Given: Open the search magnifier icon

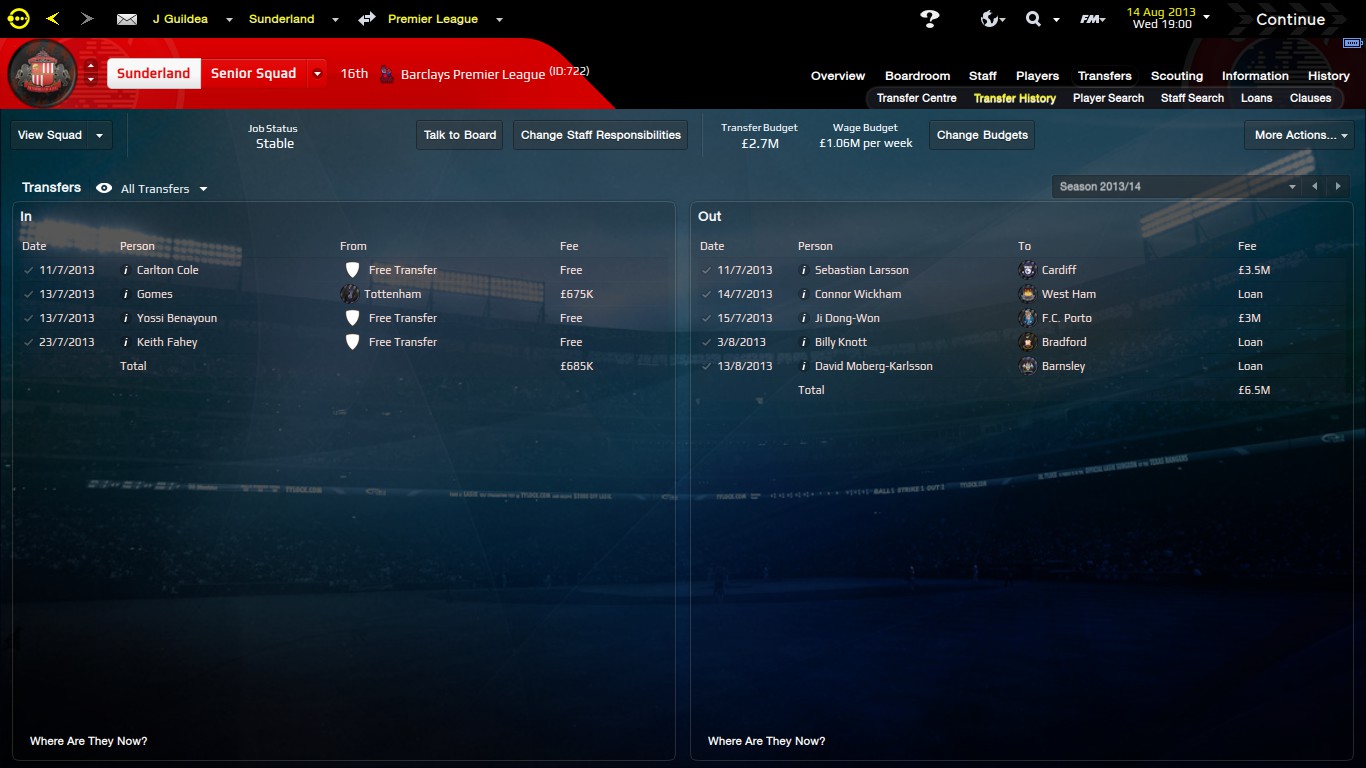Looking at the screenshot, I should 1033,19.
